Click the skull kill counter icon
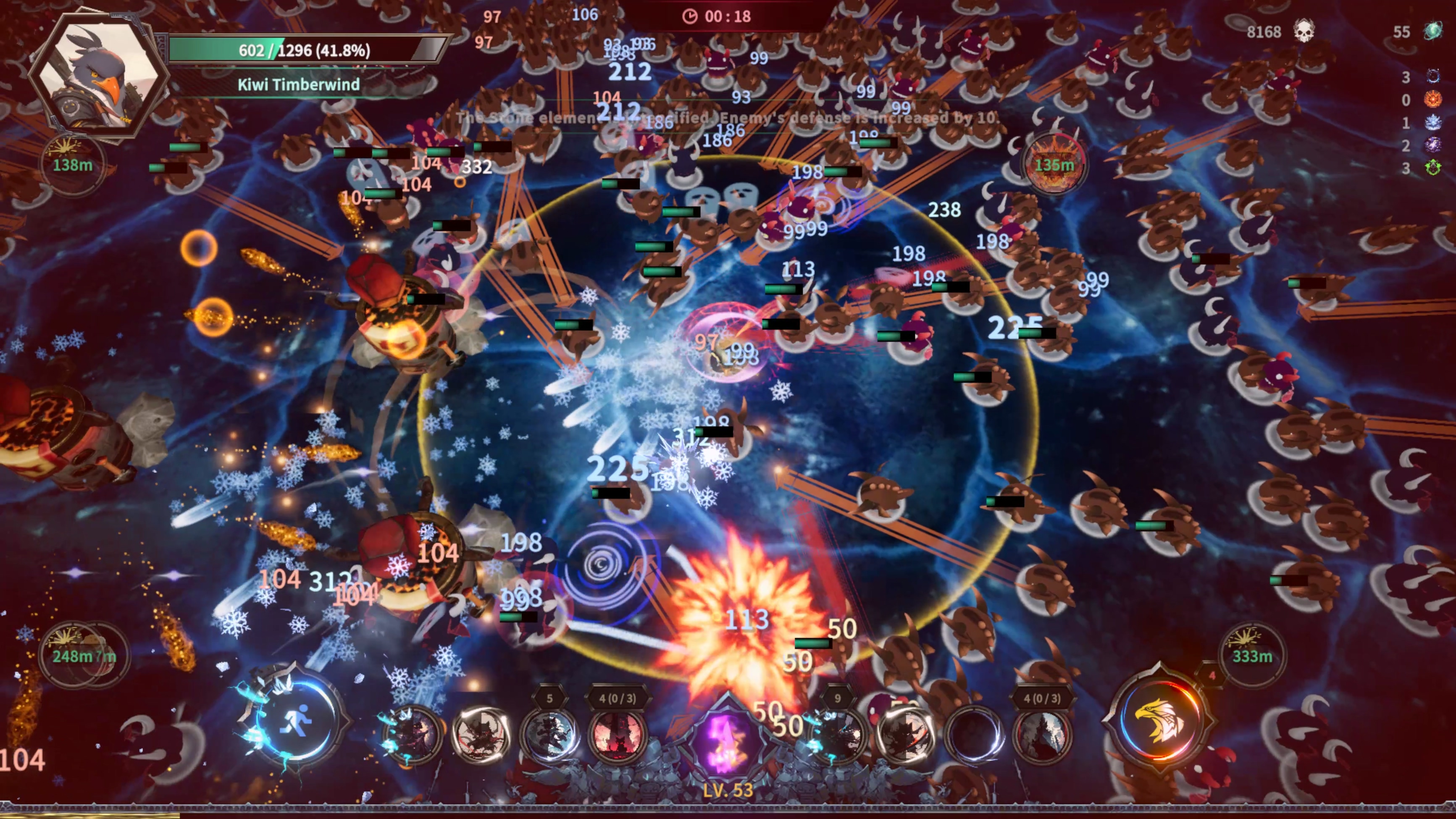The height and width of the screenshot is (819, 1456). pyautogui.click(x=1304, y=31)
